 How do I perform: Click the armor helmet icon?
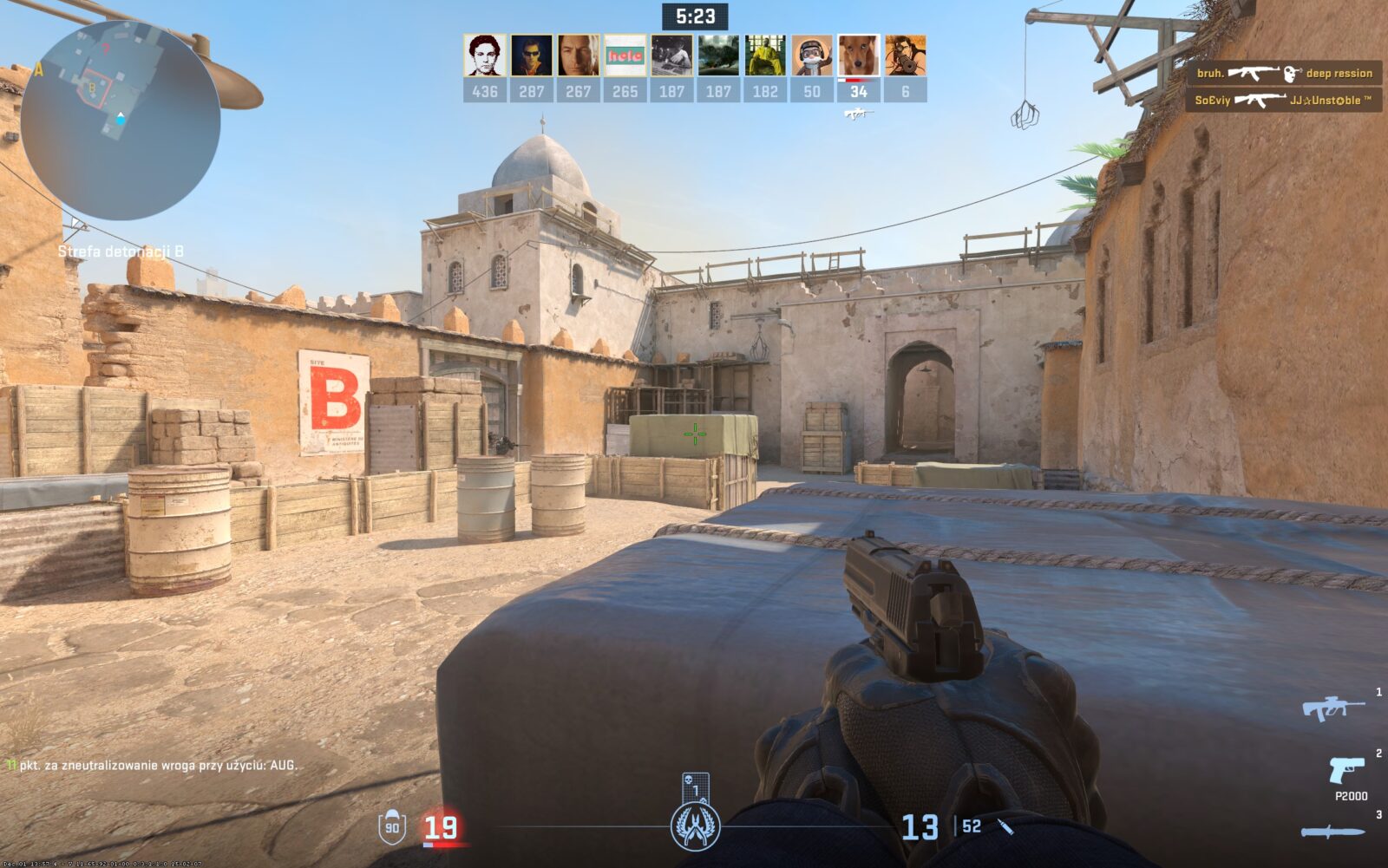[392, 826]
